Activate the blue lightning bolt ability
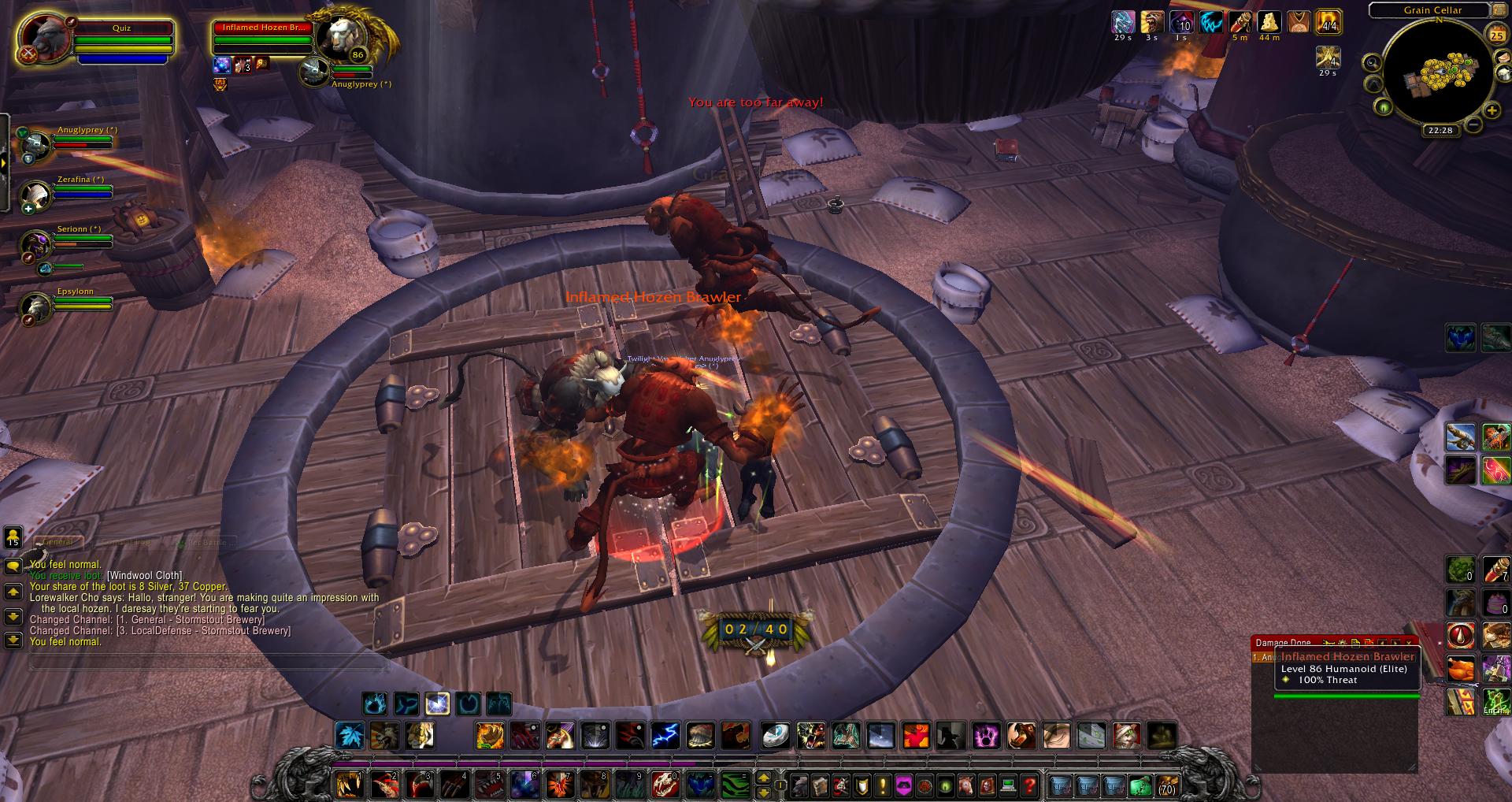This screenshot has height=802, width=1512. (665, 736)
